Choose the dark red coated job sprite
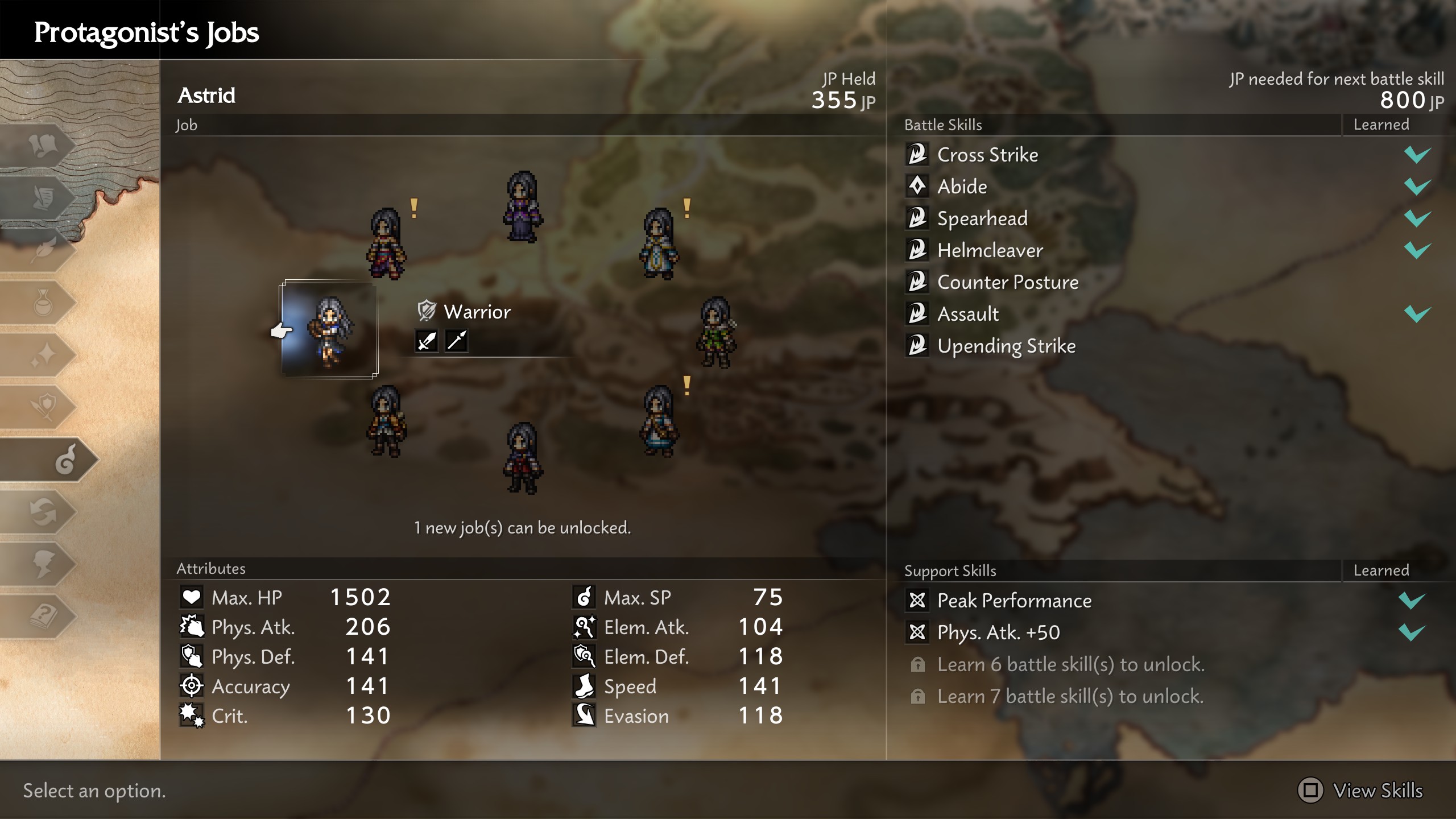 tap(522, 458)
